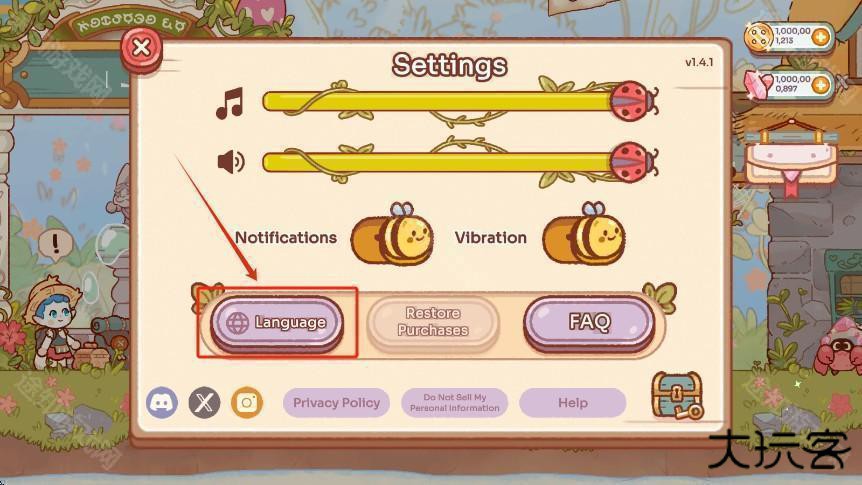
Task: Close the Settings panel
Action: coord(142,47)
